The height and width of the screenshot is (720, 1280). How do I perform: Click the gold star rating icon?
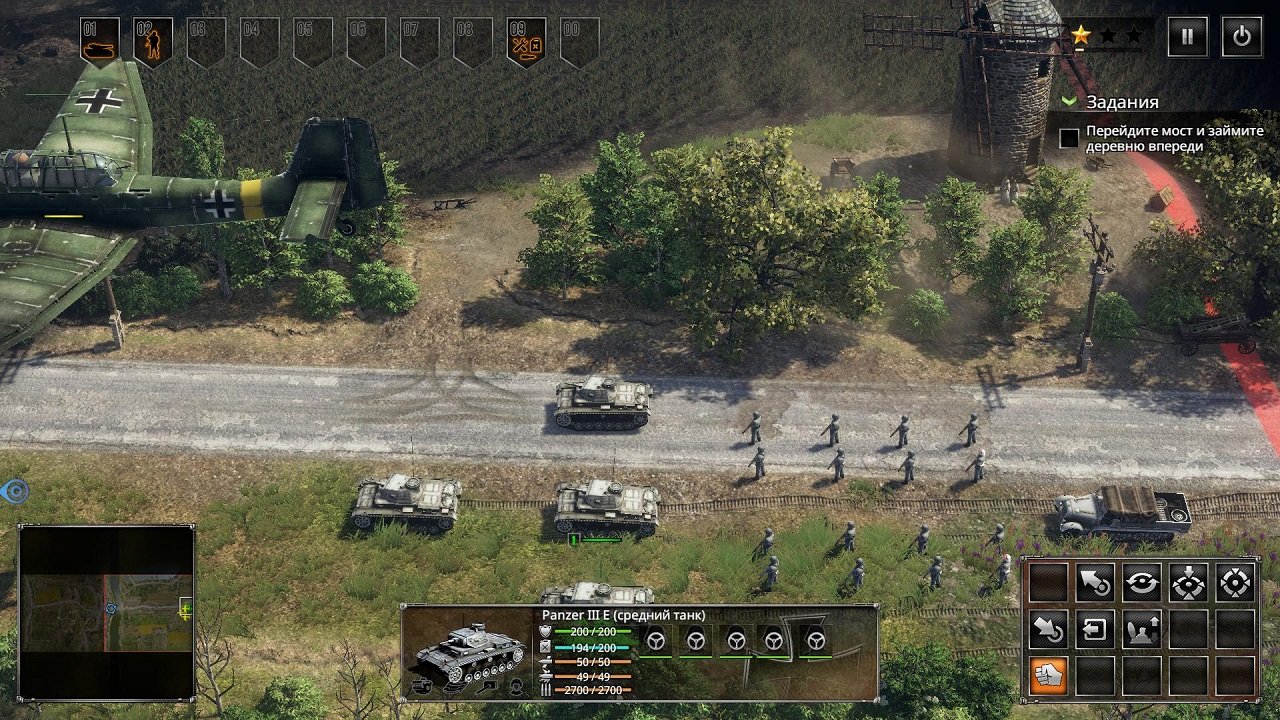point(1080,33)
